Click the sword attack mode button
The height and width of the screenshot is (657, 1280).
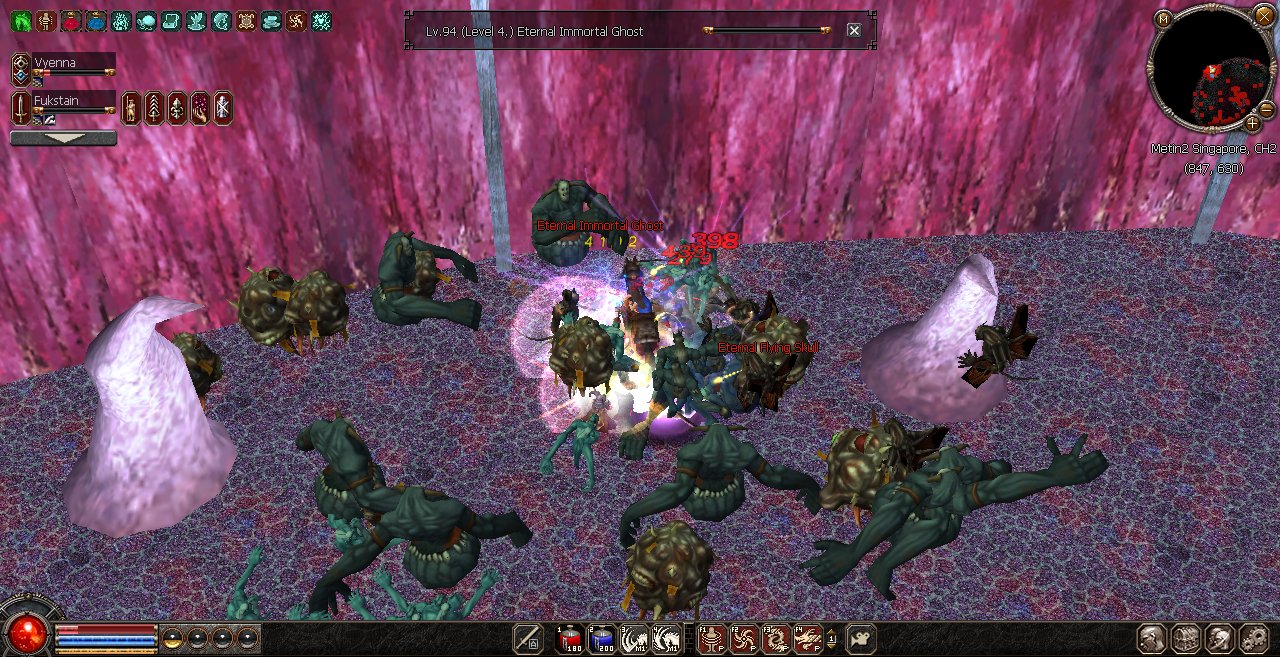528,639
